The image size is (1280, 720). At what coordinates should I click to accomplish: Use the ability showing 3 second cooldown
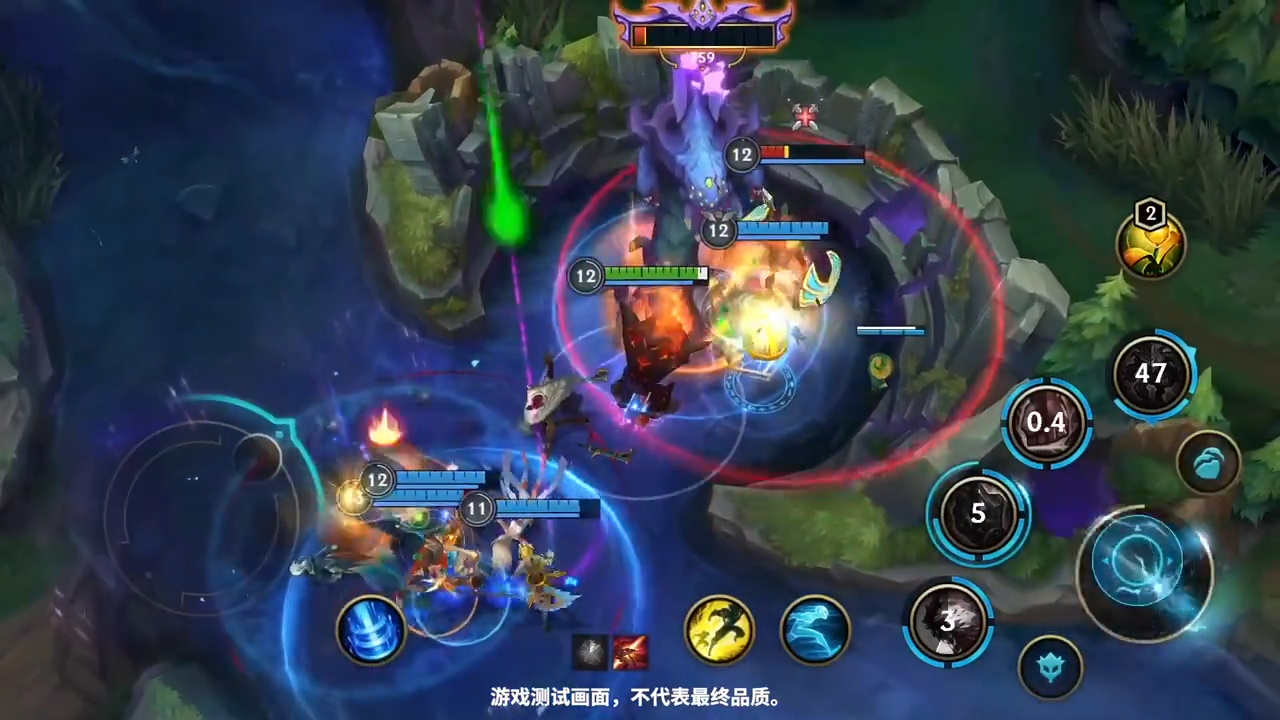[948, 622]
